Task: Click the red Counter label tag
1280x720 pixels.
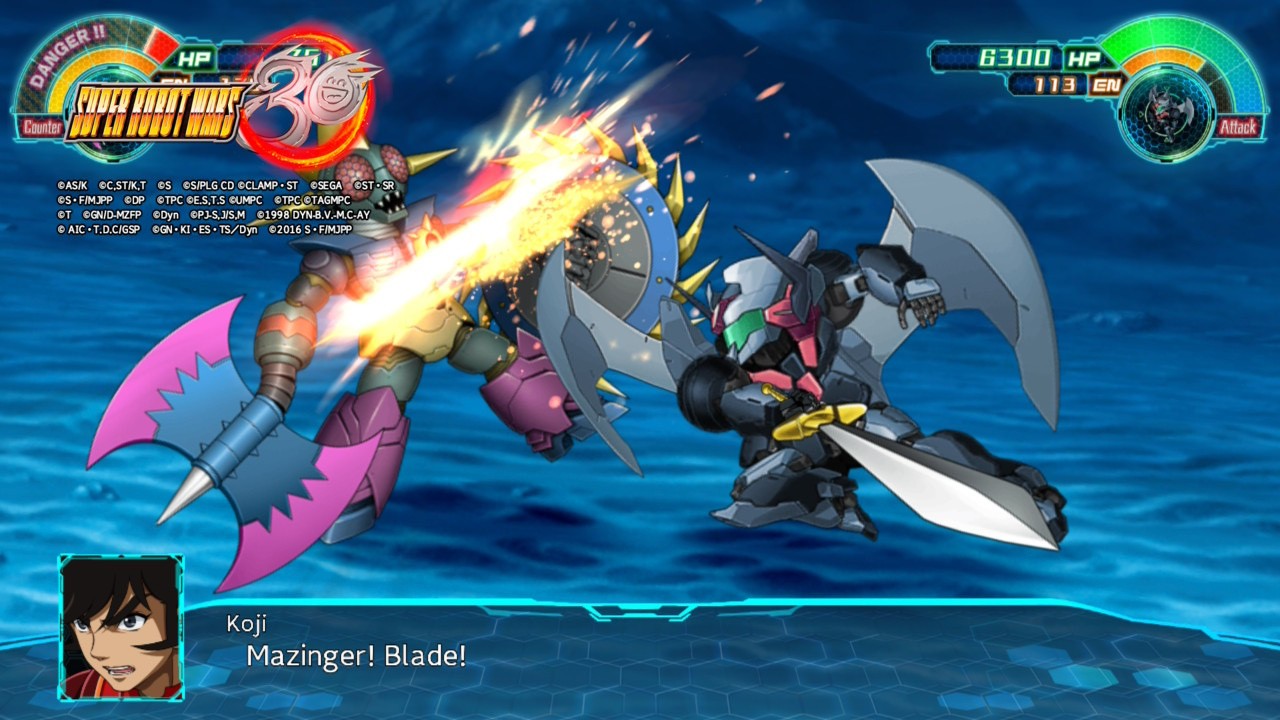Action: point(40,127)
